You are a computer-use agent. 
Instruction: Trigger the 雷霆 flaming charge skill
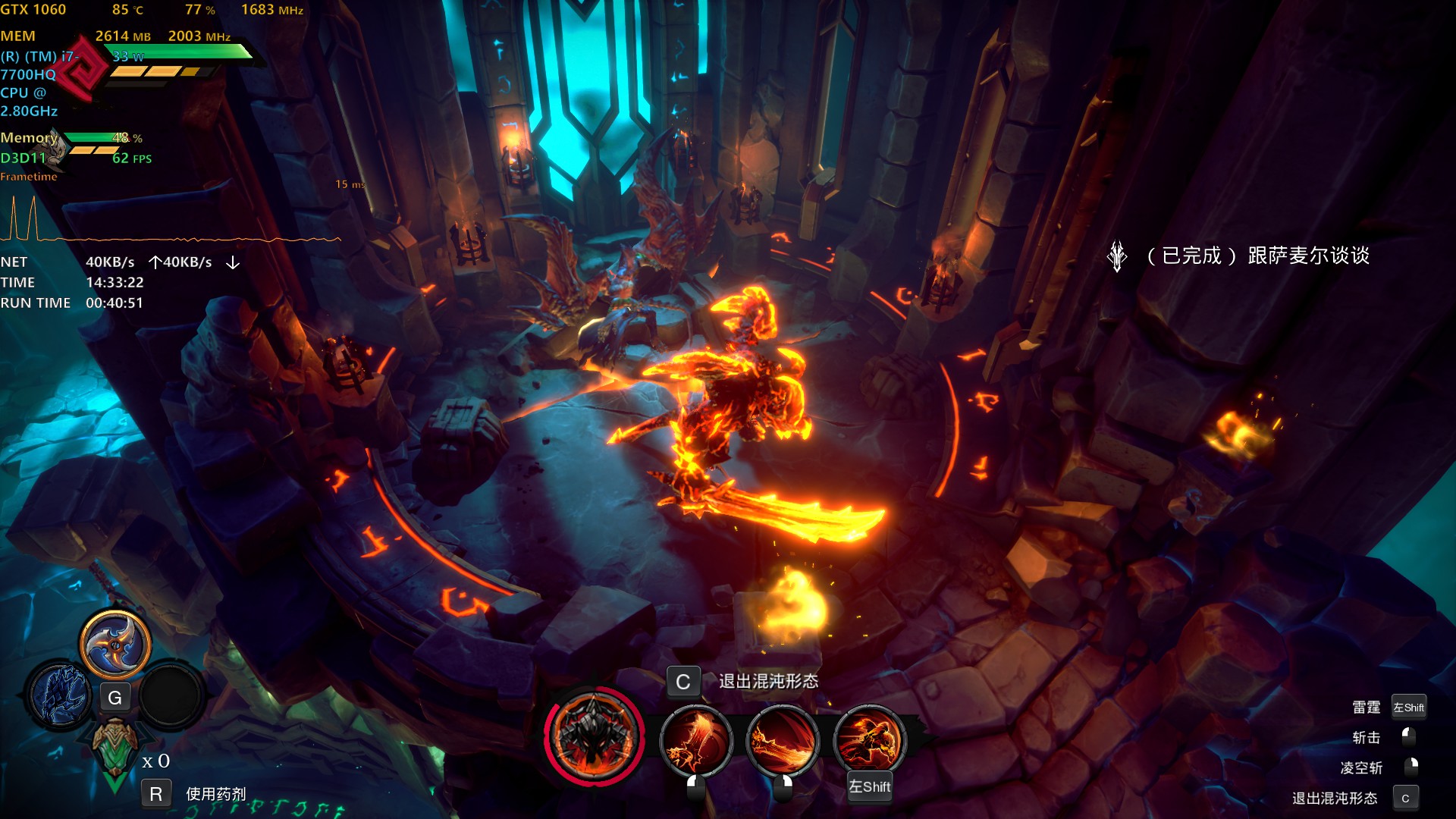click(869, 740)
